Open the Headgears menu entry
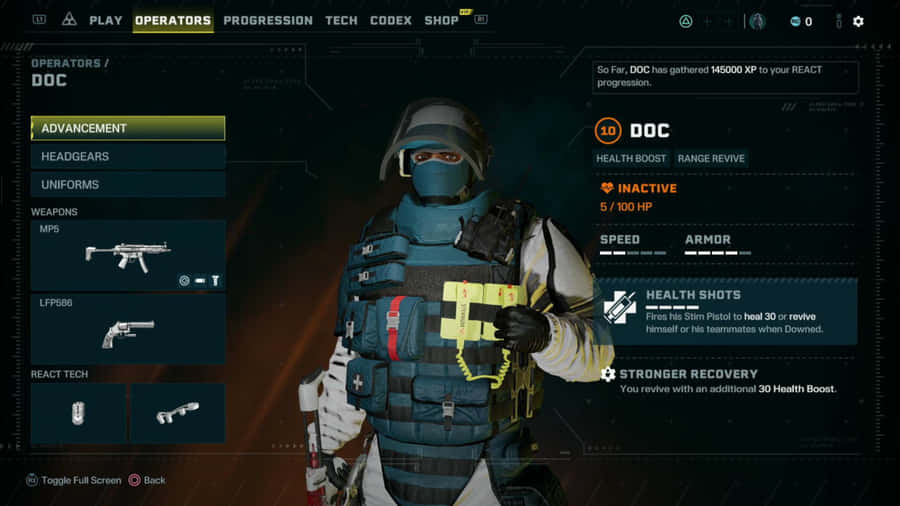The height and width of the screenshot is (506, 900). (128, 156)
